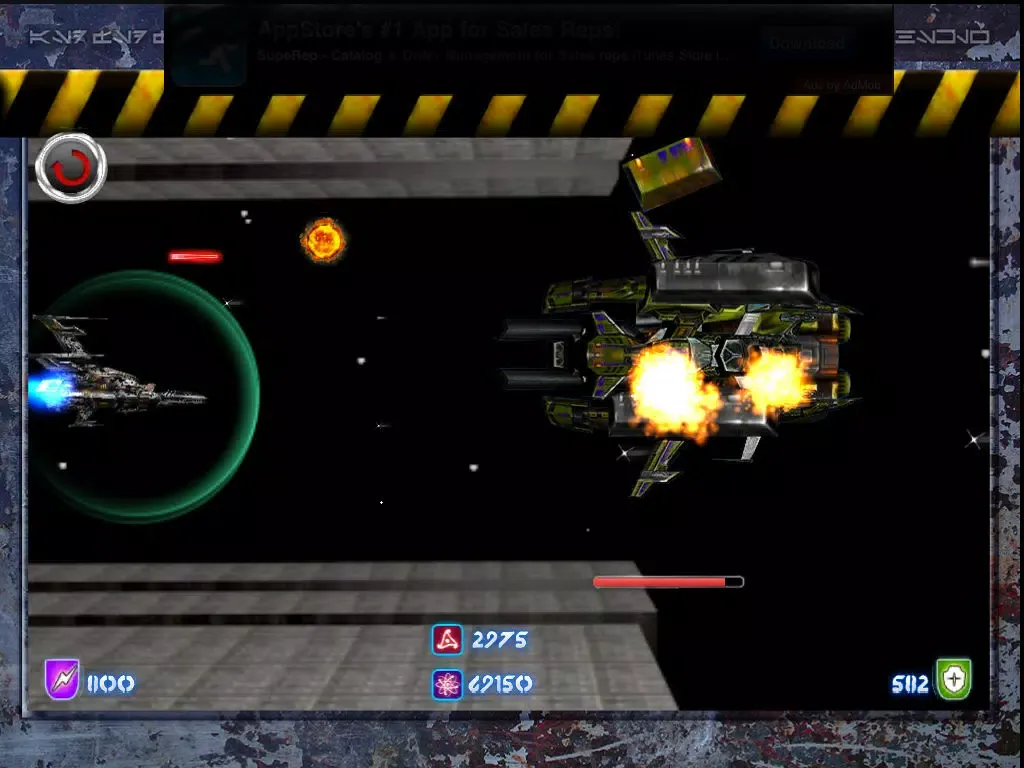Image resolution: width=1024 pixels, height=768 pixels.
Task: Click the red circular arrow button
Action: pyautogui.click(x=70, y=167)
